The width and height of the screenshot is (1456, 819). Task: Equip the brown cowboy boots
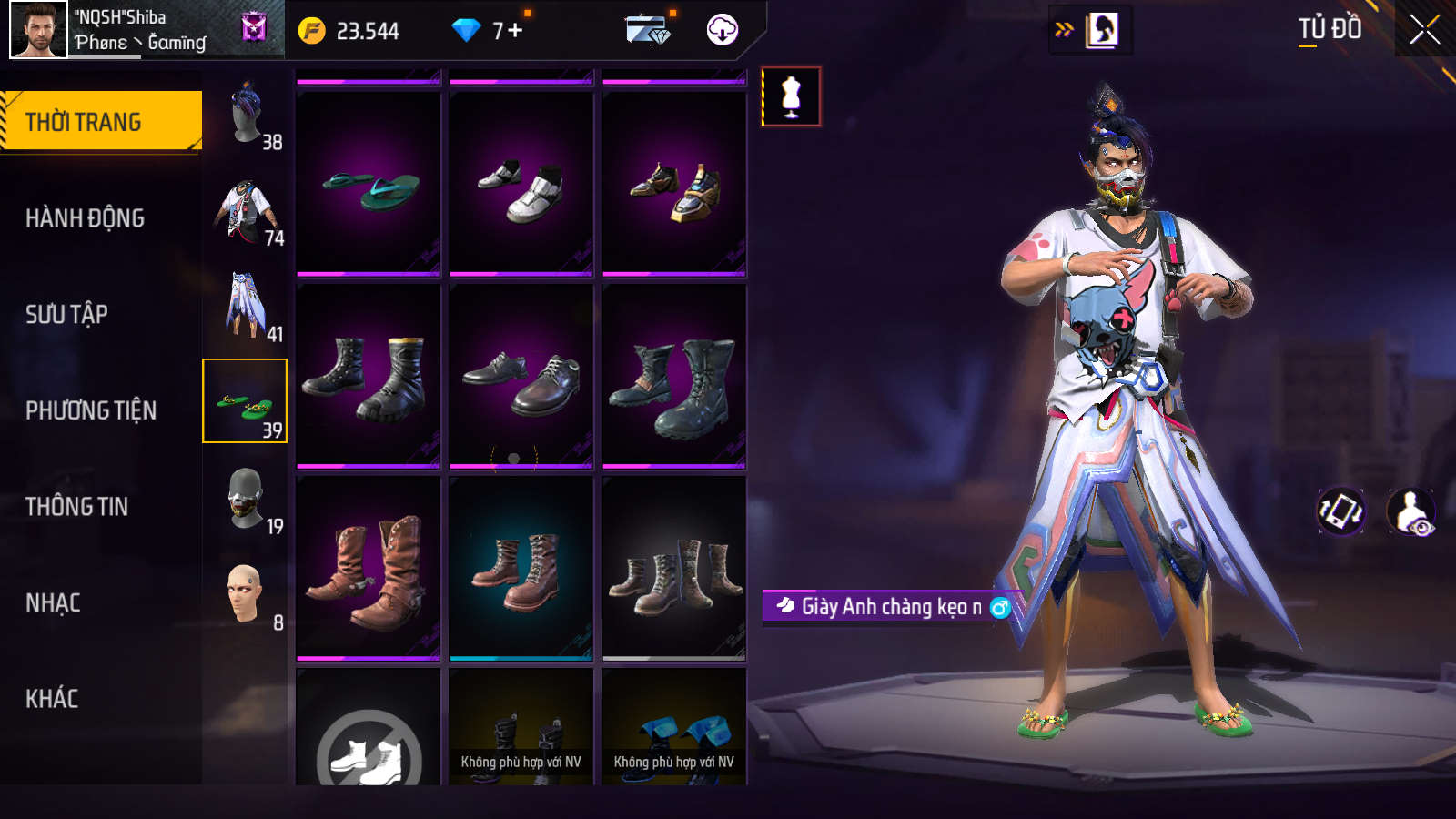click(x=369, y=571)
